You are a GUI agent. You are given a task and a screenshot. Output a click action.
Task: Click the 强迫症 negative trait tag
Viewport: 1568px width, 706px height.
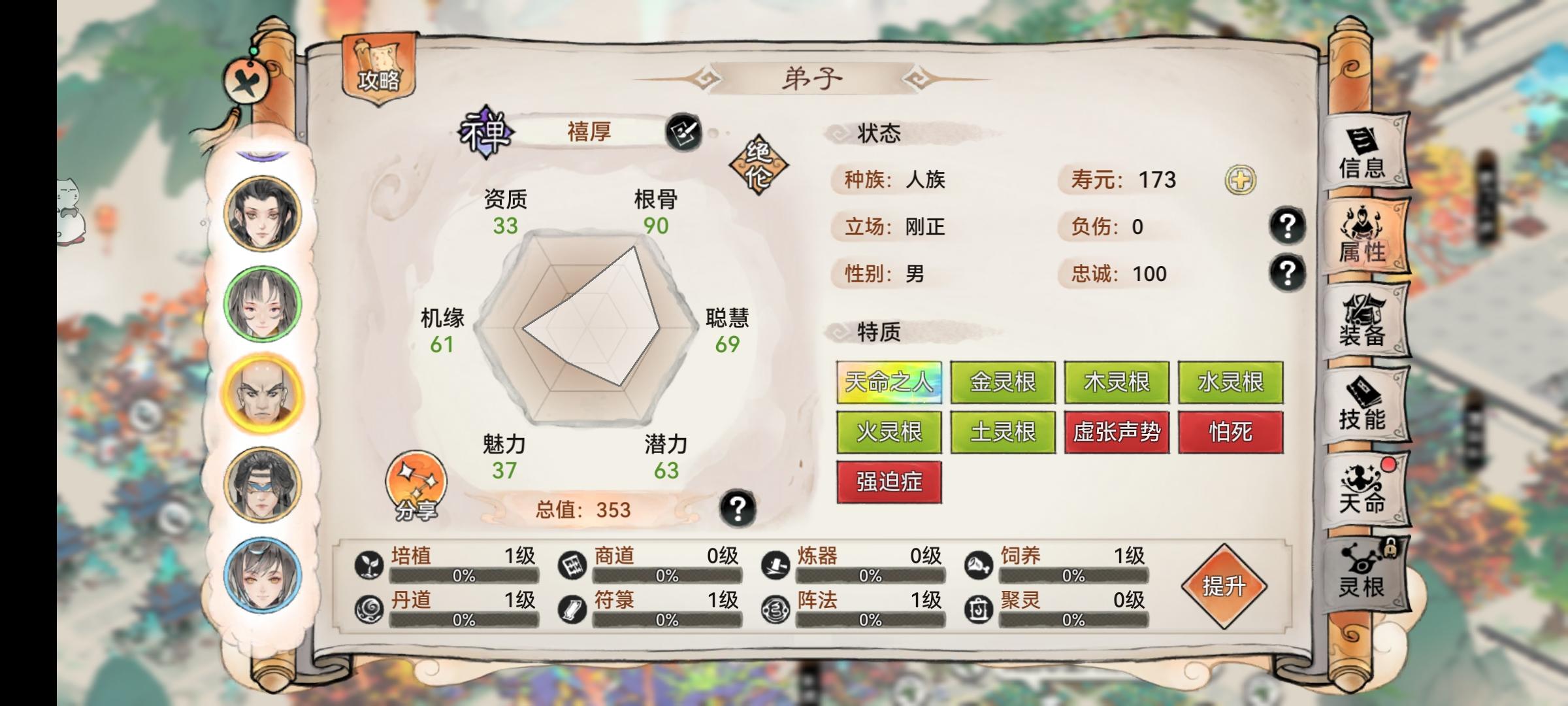[x=890, y=482]
